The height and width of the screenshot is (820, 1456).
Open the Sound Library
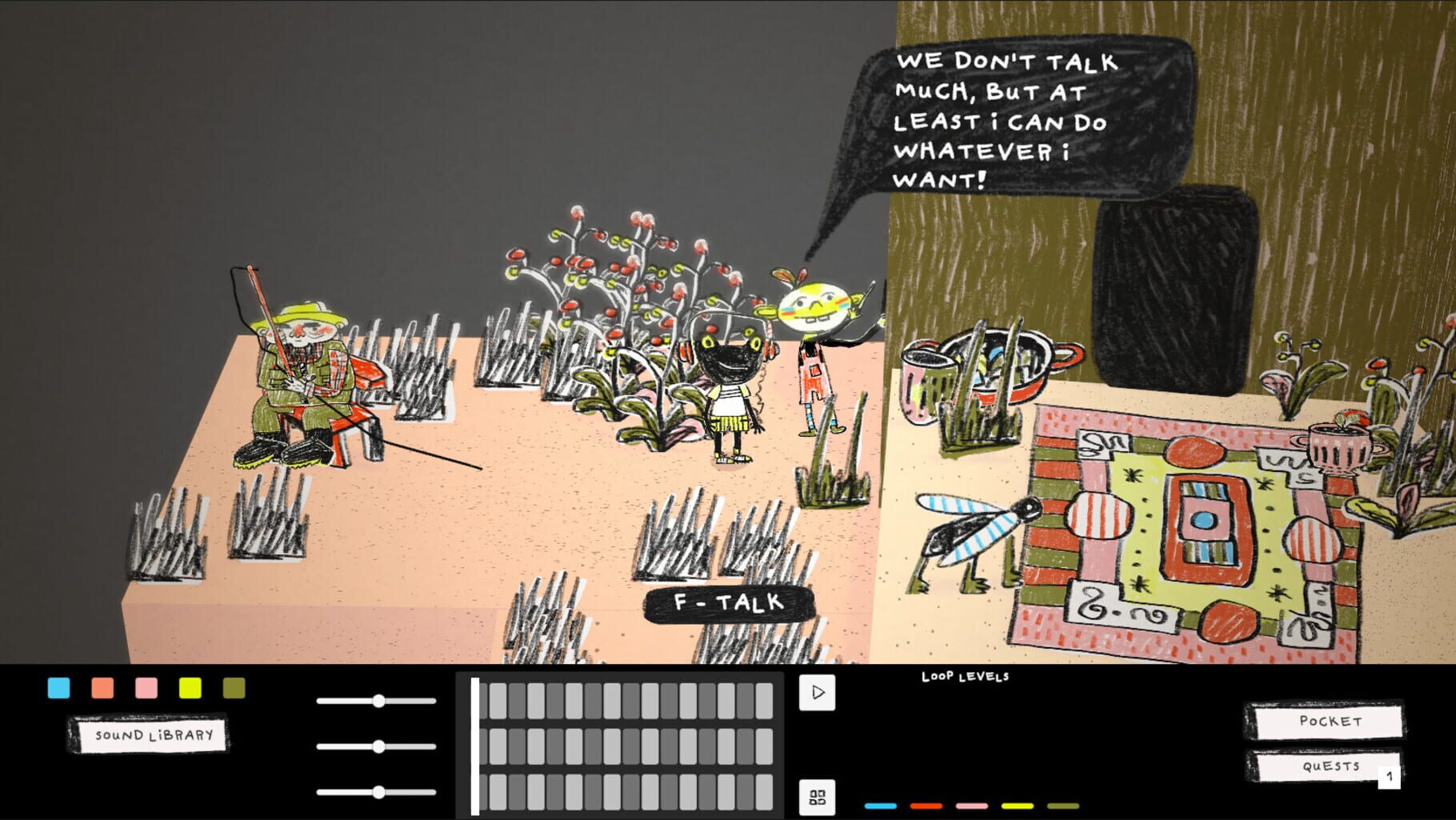pyautogui.click(x=150, y=737)
